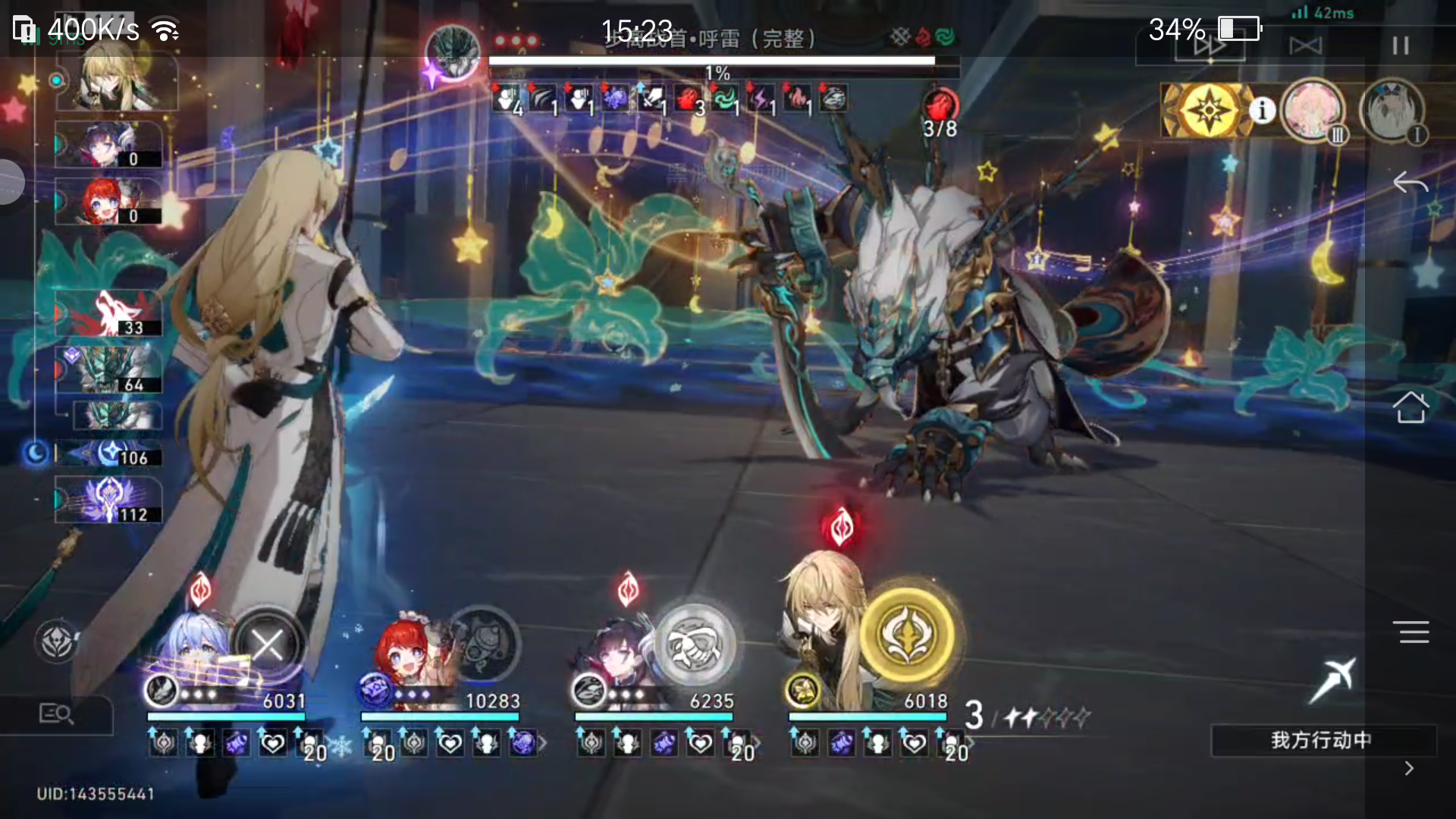Toggle the battle speed-up button

point(1210,45)
